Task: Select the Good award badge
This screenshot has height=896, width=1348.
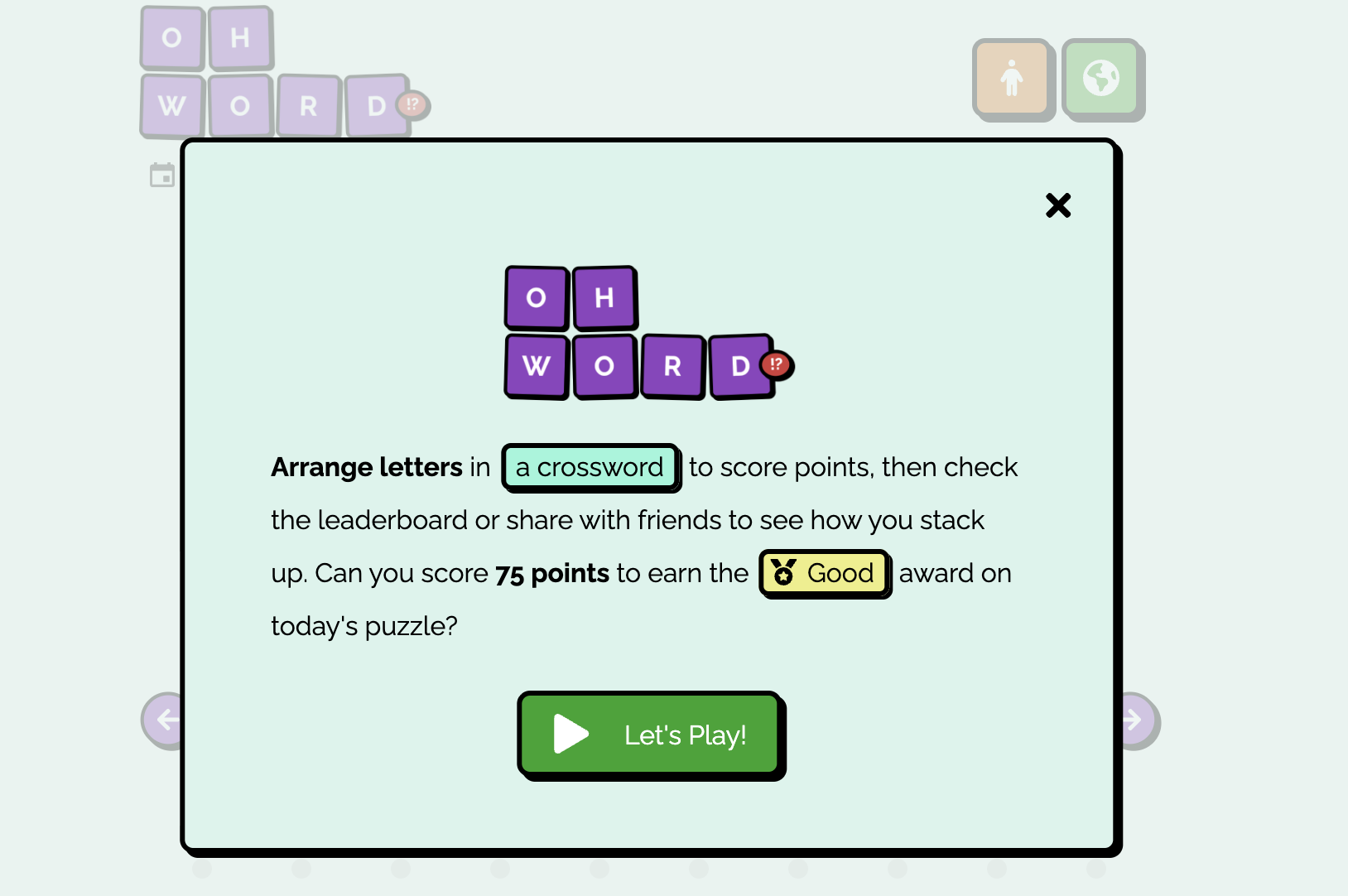Action: [824, 573]
